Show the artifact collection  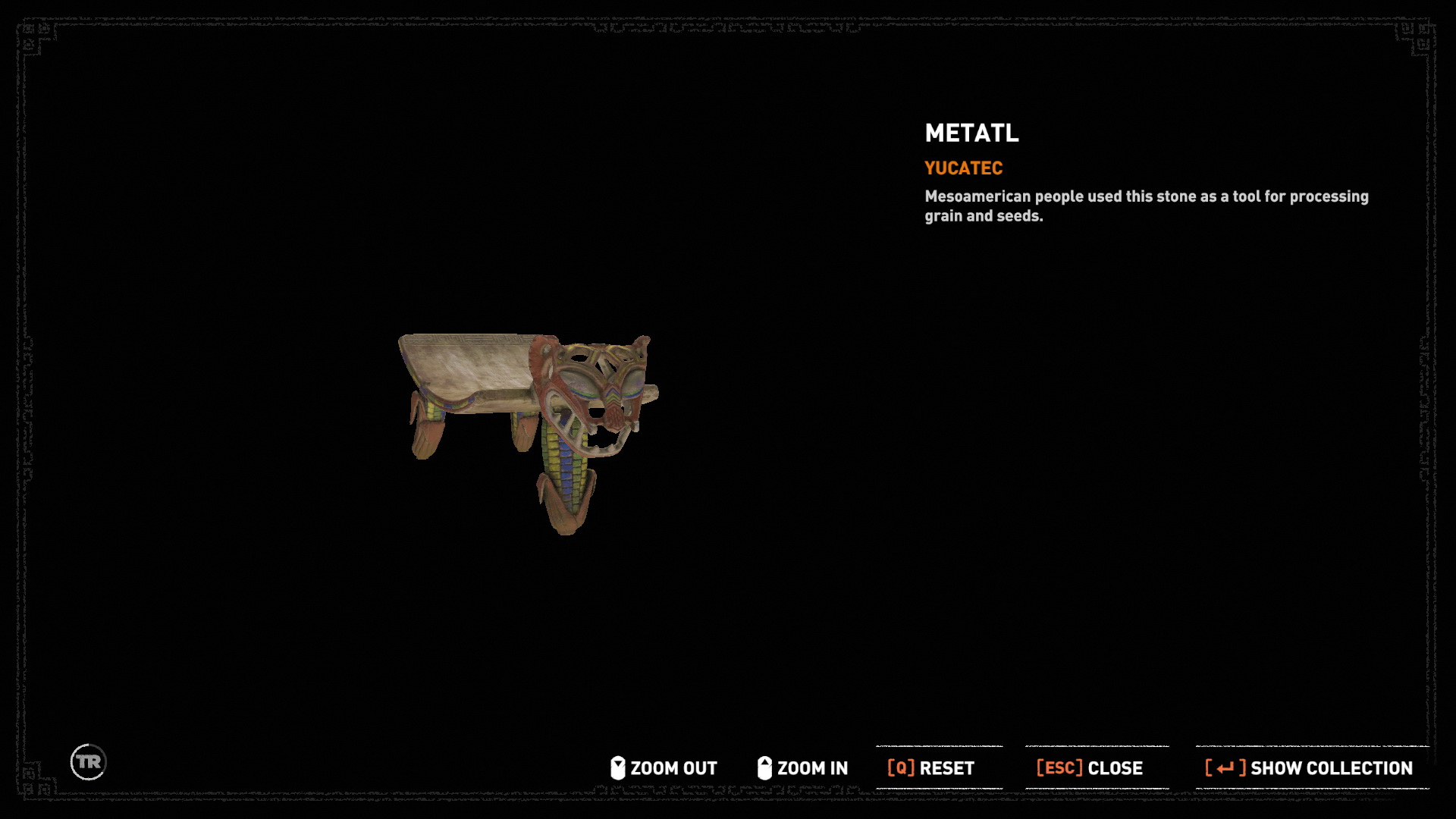[x=1309, y=768]
